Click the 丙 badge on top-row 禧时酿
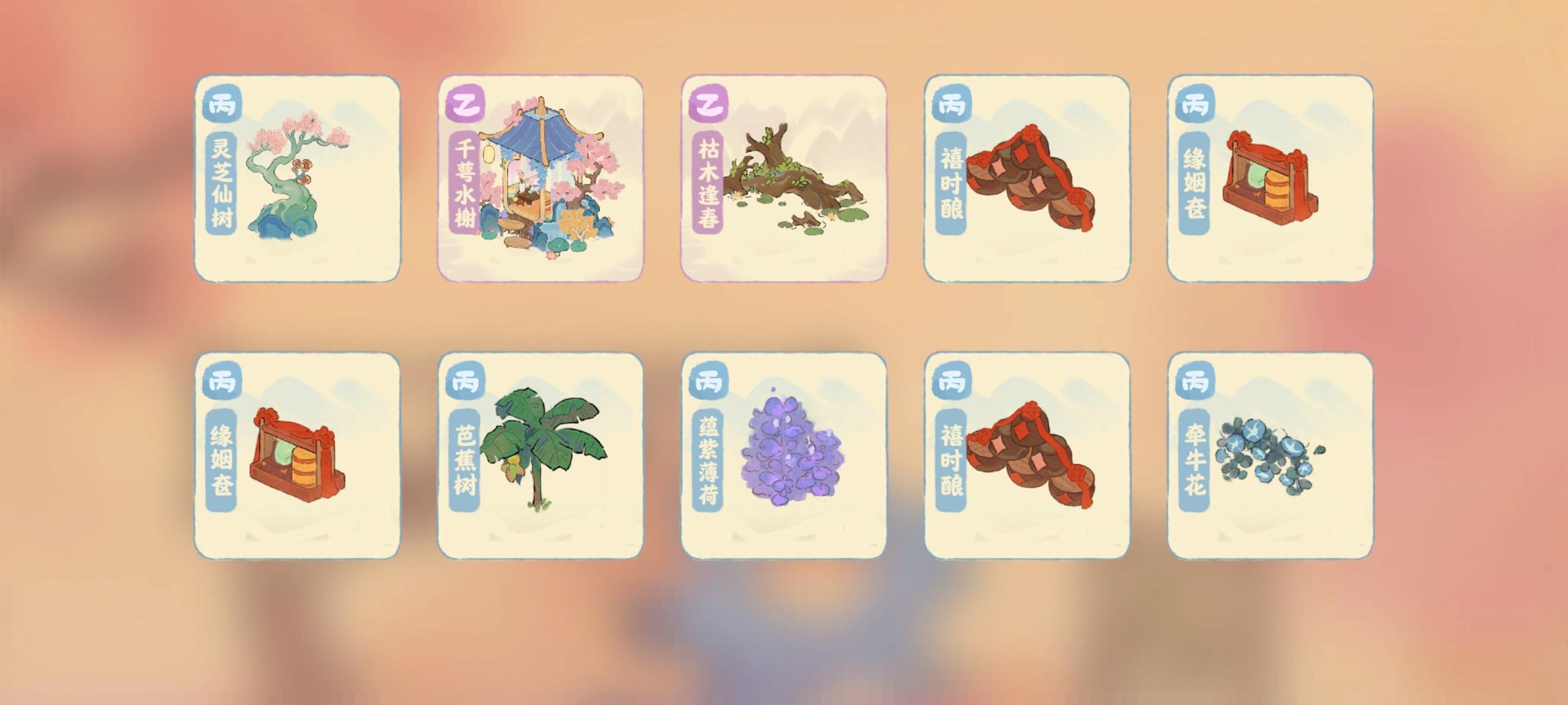Screen dimensions: 1568x705 pos(955,105)
